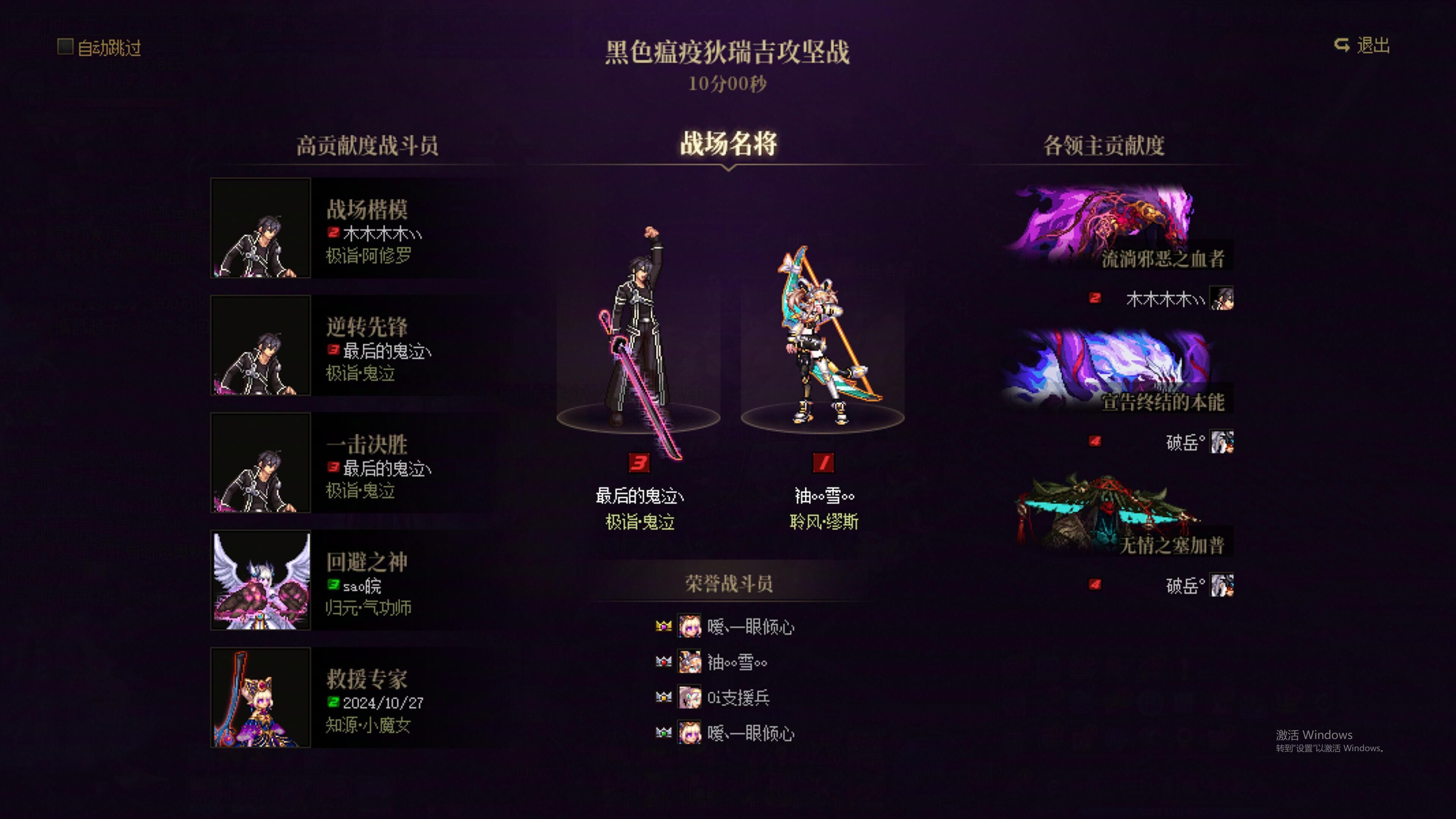The height and width of the screenshot is (819, 1456).
Task: Click the 救援专家 character portrait
Action: click(x=260, y=697)
